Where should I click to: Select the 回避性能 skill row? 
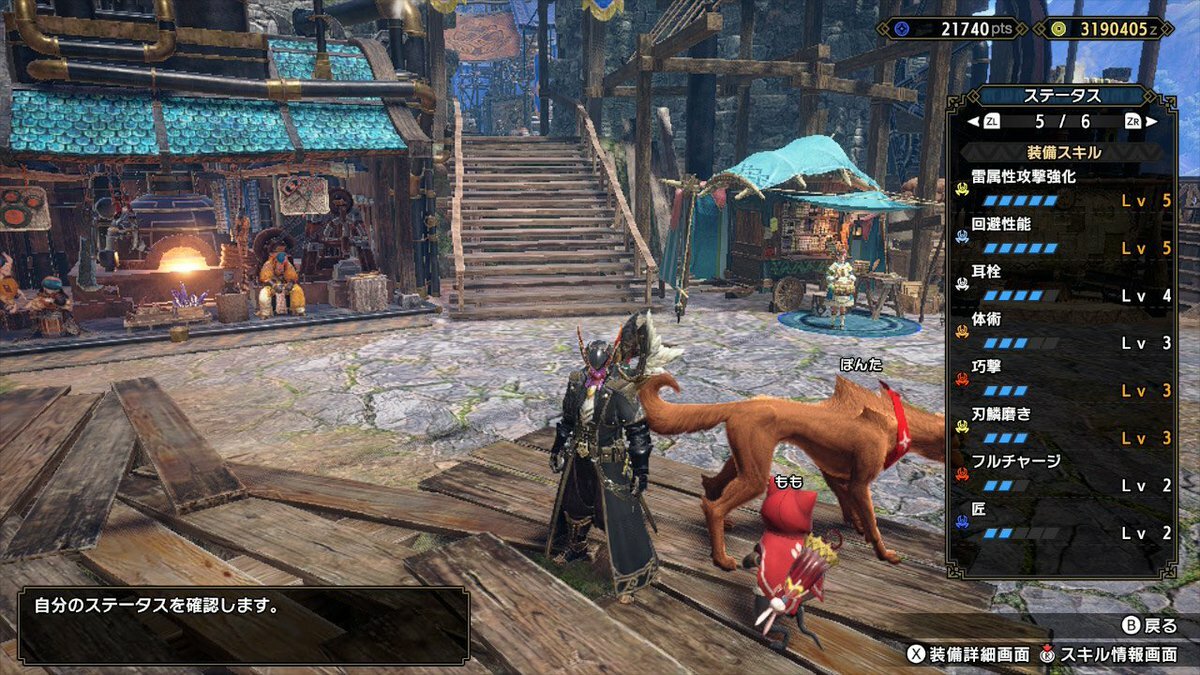[x=1063, y=236]
